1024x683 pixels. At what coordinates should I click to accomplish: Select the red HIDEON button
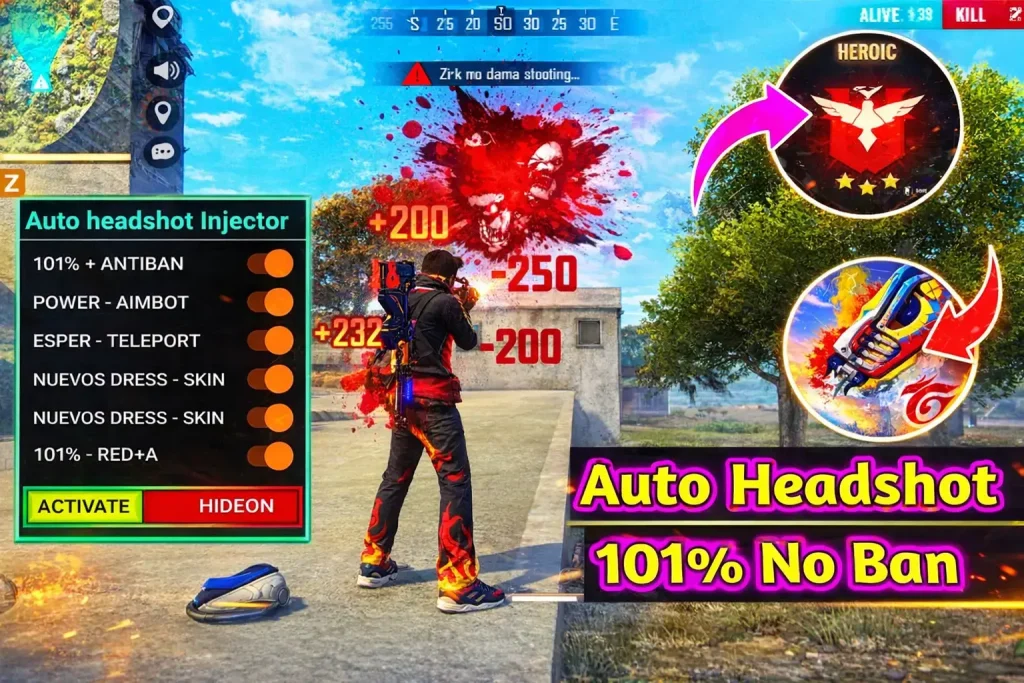pyautogui.click(x=222, y=506)
